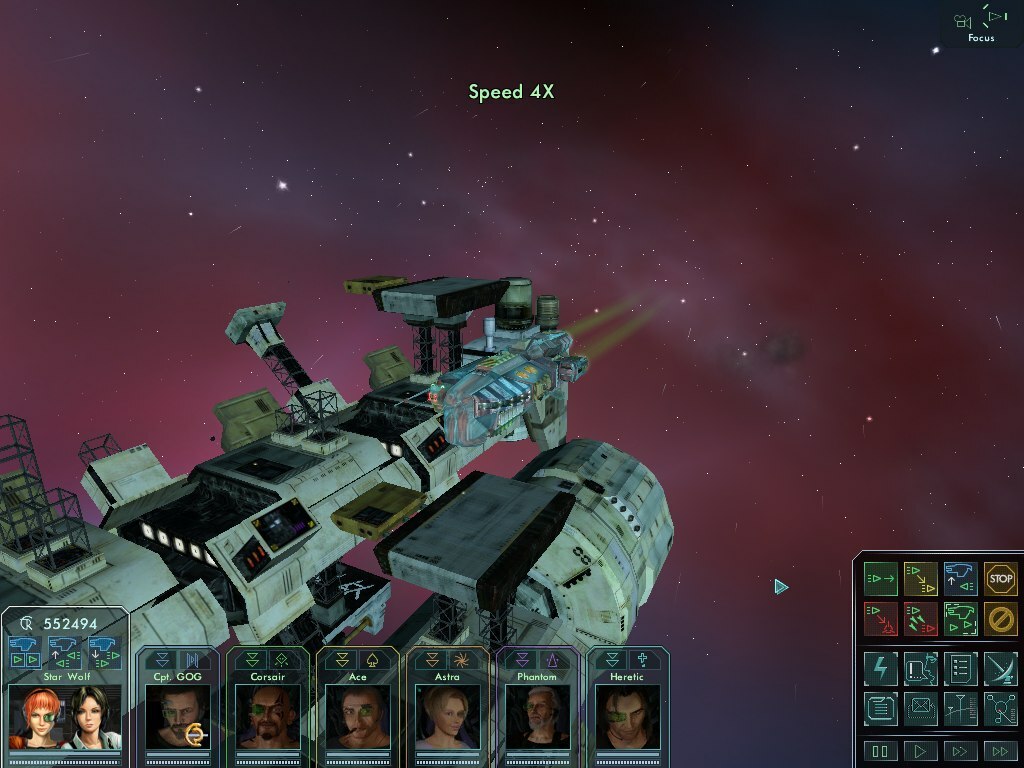The image size is (1024, 768).
Task: Activate the green move-forward command
Action: tap(881, 578)
